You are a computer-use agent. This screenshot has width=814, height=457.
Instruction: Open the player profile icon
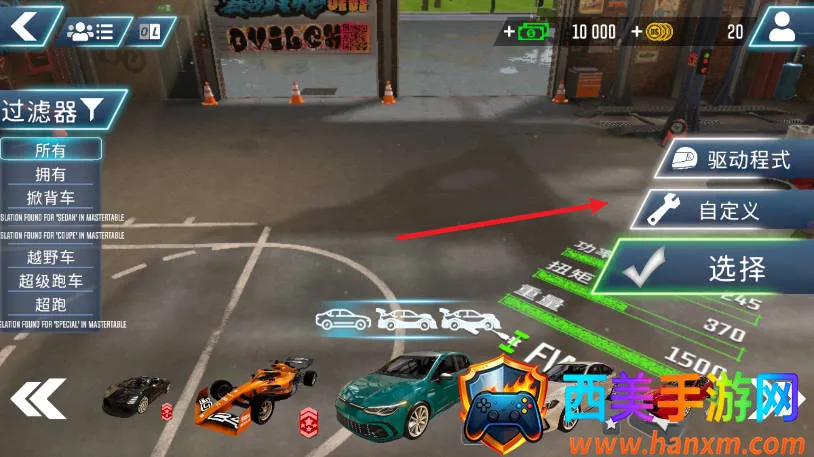tap(781, 27)
